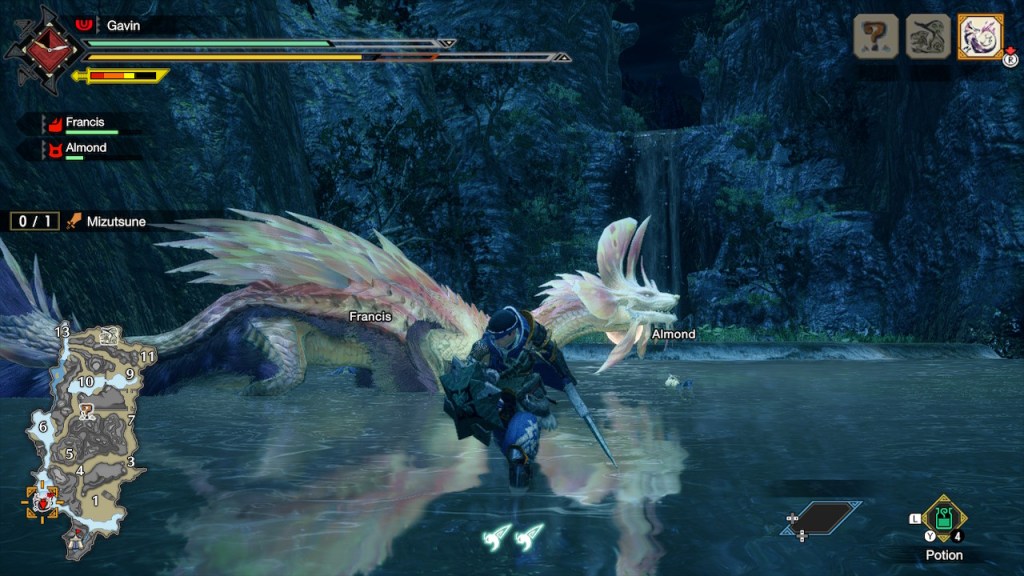The width and height of the screenshot is (1024, 576).
Task: Select the highlighted Mizutsune monster icon
Action: point(980,37)
